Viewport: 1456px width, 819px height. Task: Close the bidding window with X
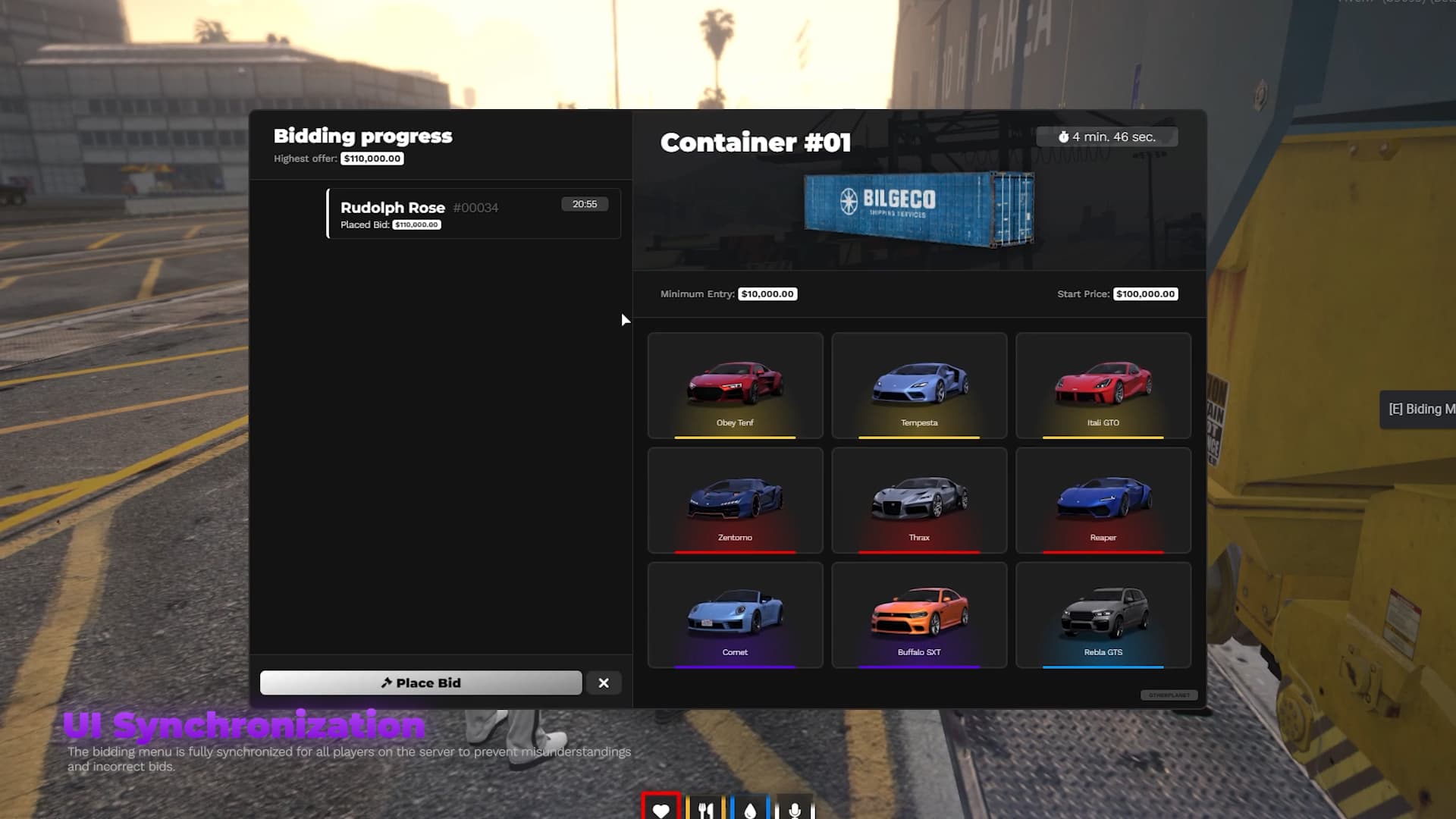604,682
